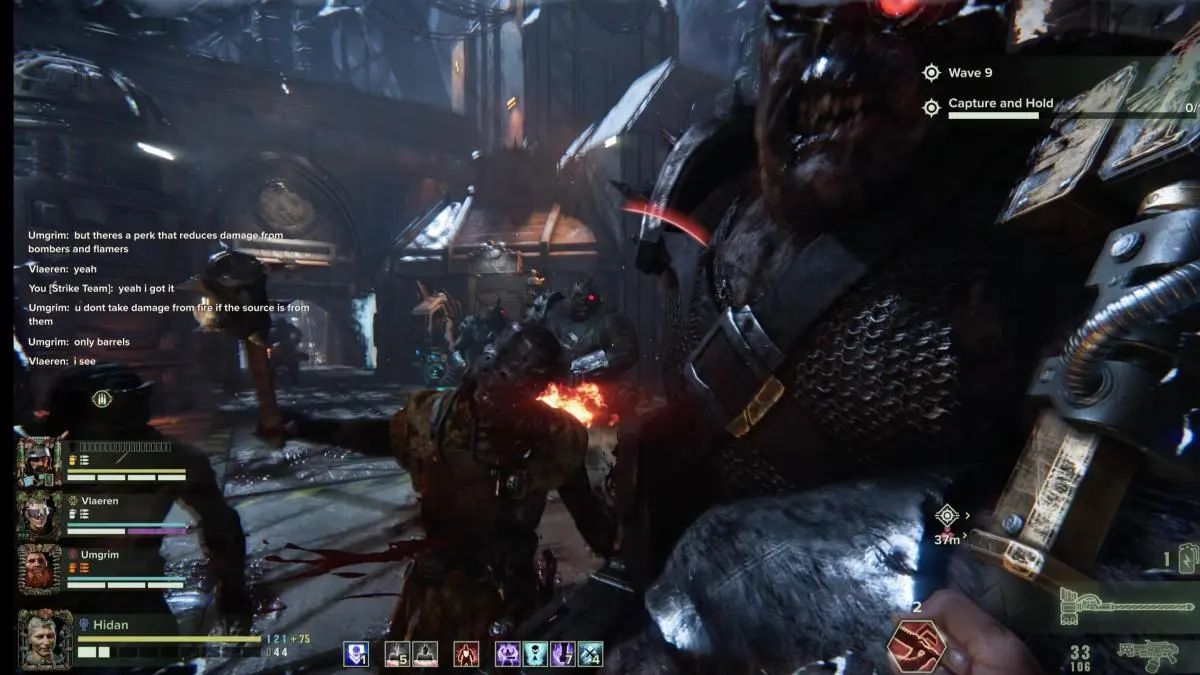Click the 37m objective waypoint marker
This screenshot has width=1200, height=675.
click(946, 516)
